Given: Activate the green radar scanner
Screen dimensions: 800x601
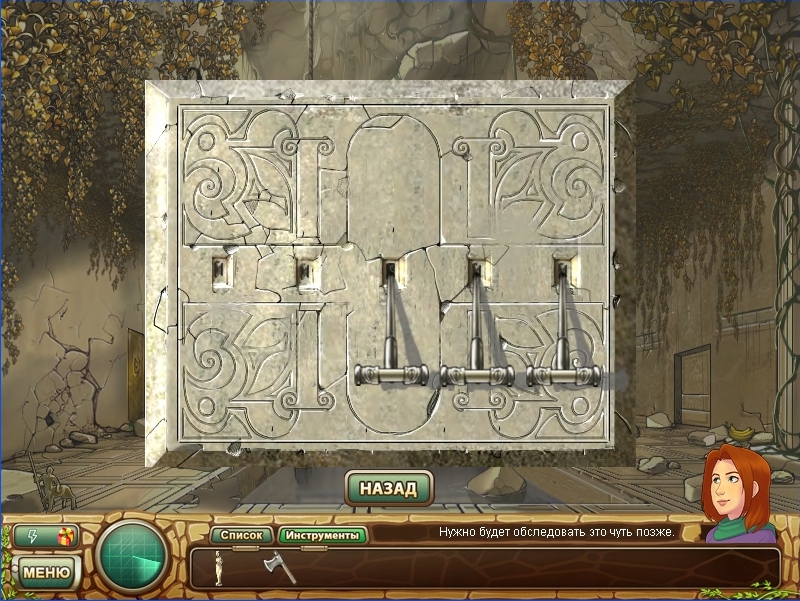Looking at the screenshot, I should coord(133,557).
